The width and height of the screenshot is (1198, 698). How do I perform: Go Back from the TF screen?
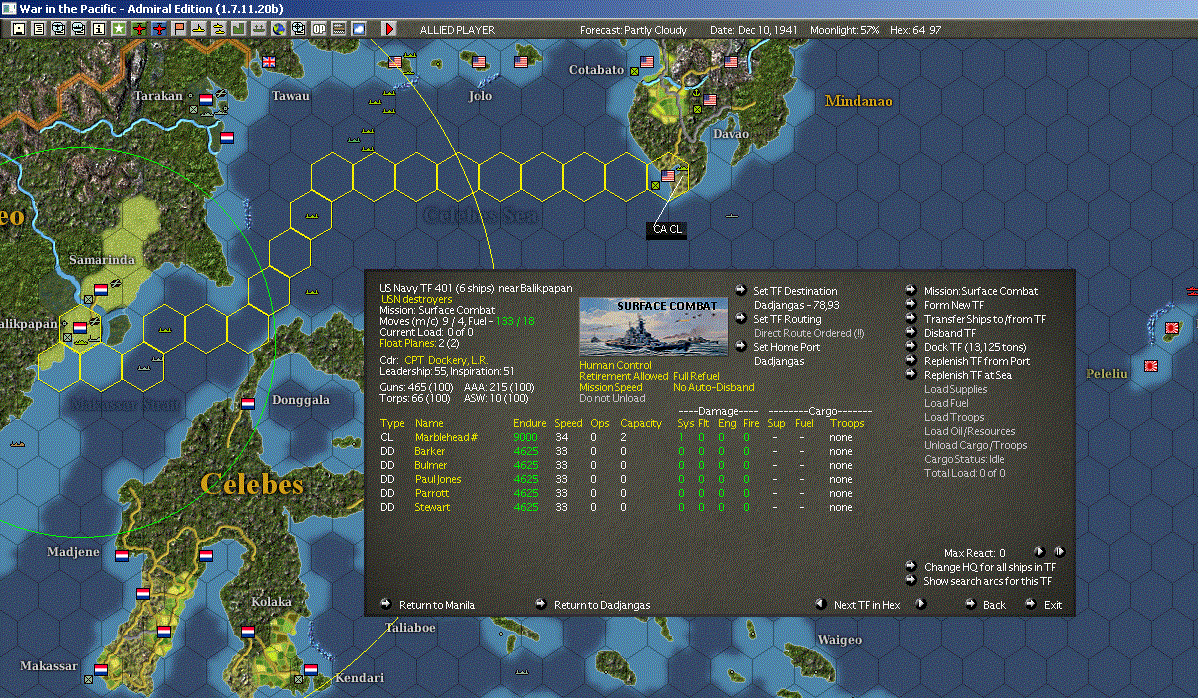[x=994, y=605]
